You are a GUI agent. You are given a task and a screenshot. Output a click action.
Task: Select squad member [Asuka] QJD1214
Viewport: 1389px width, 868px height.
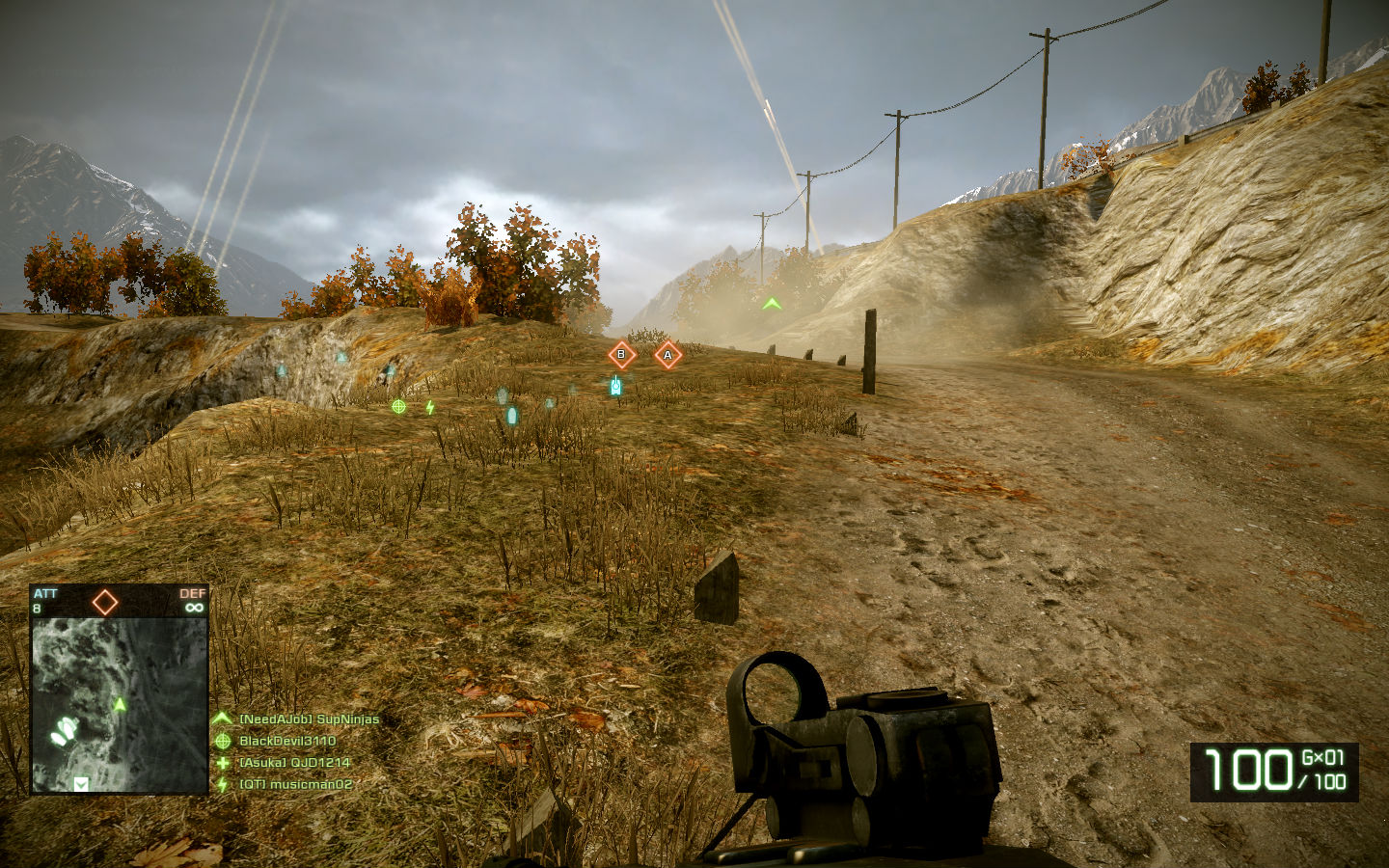click(x=294, y=763)
